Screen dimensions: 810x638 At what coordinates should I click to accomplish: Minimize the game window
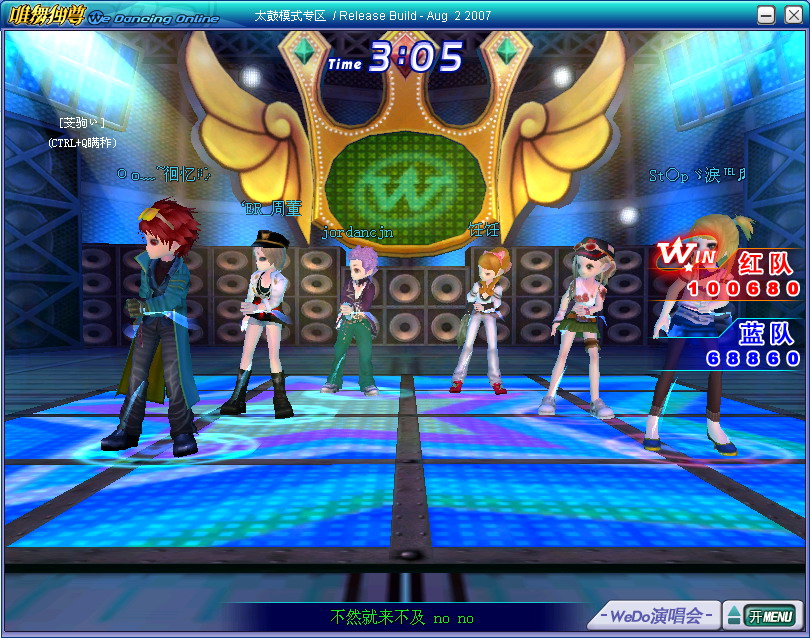pos(767,15)
